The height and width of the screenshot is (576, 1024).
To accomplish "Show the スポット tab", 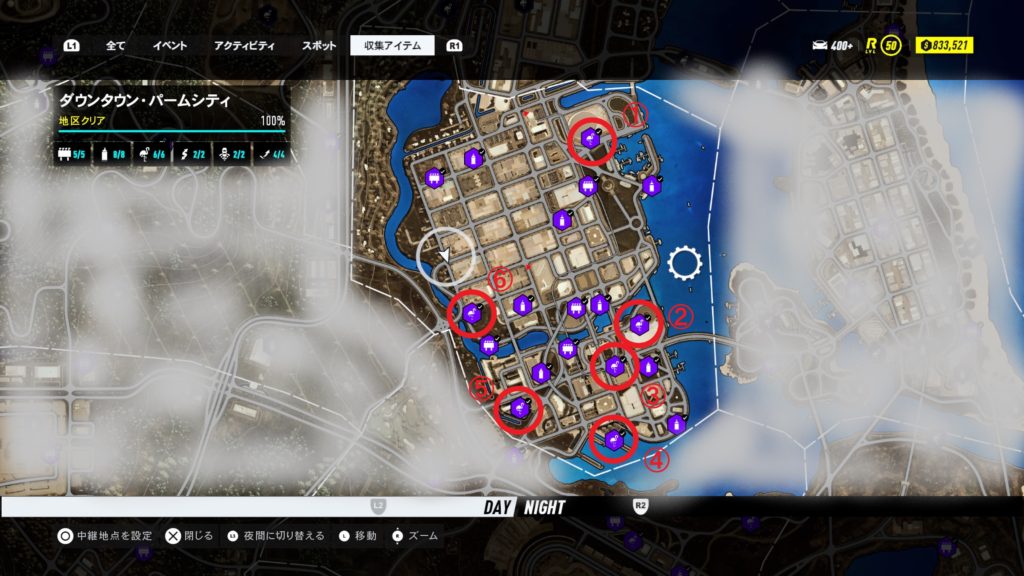I will click(319, 45).
